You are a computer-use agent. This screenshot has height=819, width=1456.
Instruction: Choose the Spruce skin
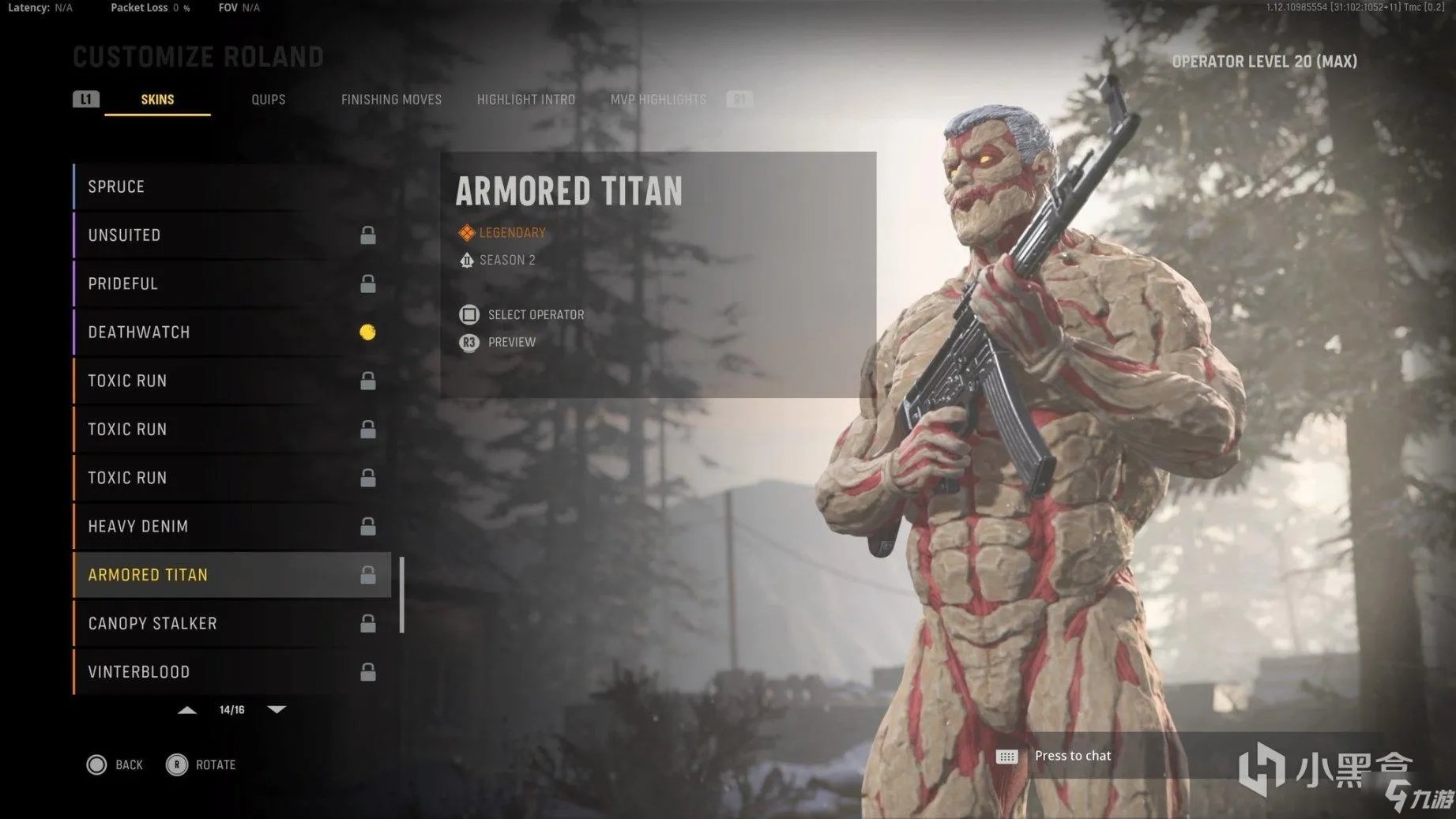[231, 187]
